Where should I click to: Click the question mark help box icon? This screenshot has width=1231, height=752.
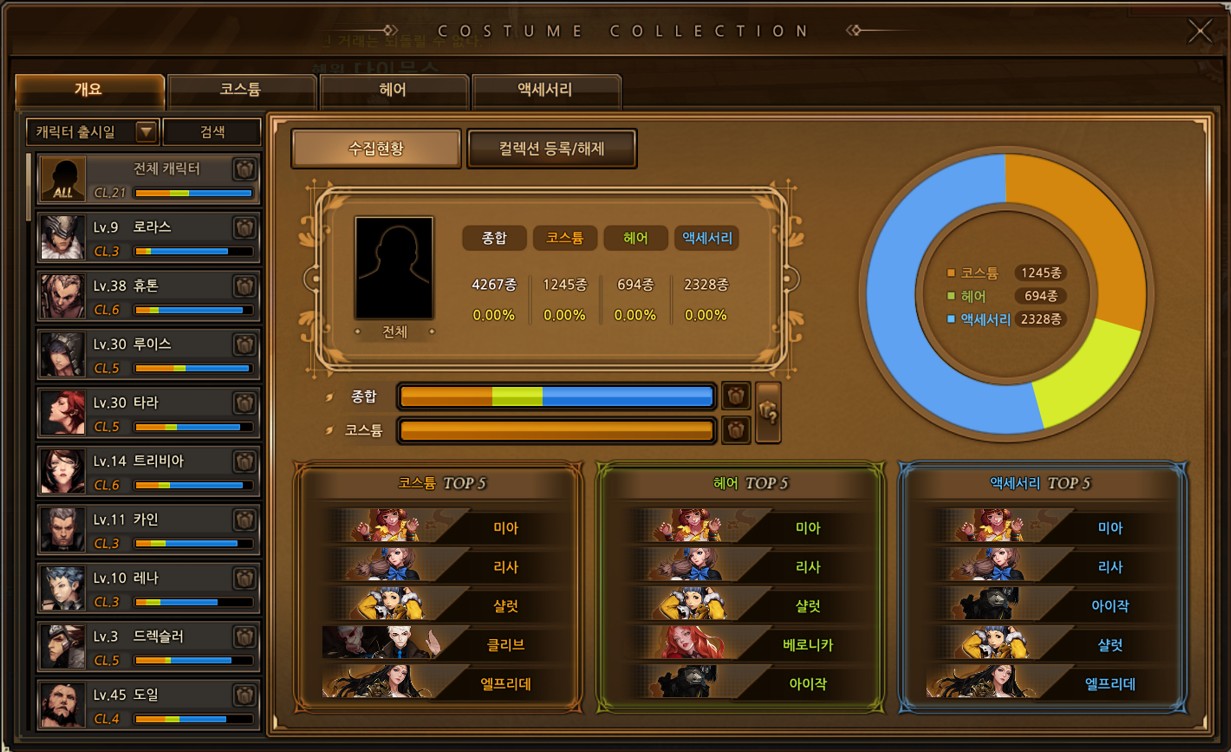click(x=768, y=412)
